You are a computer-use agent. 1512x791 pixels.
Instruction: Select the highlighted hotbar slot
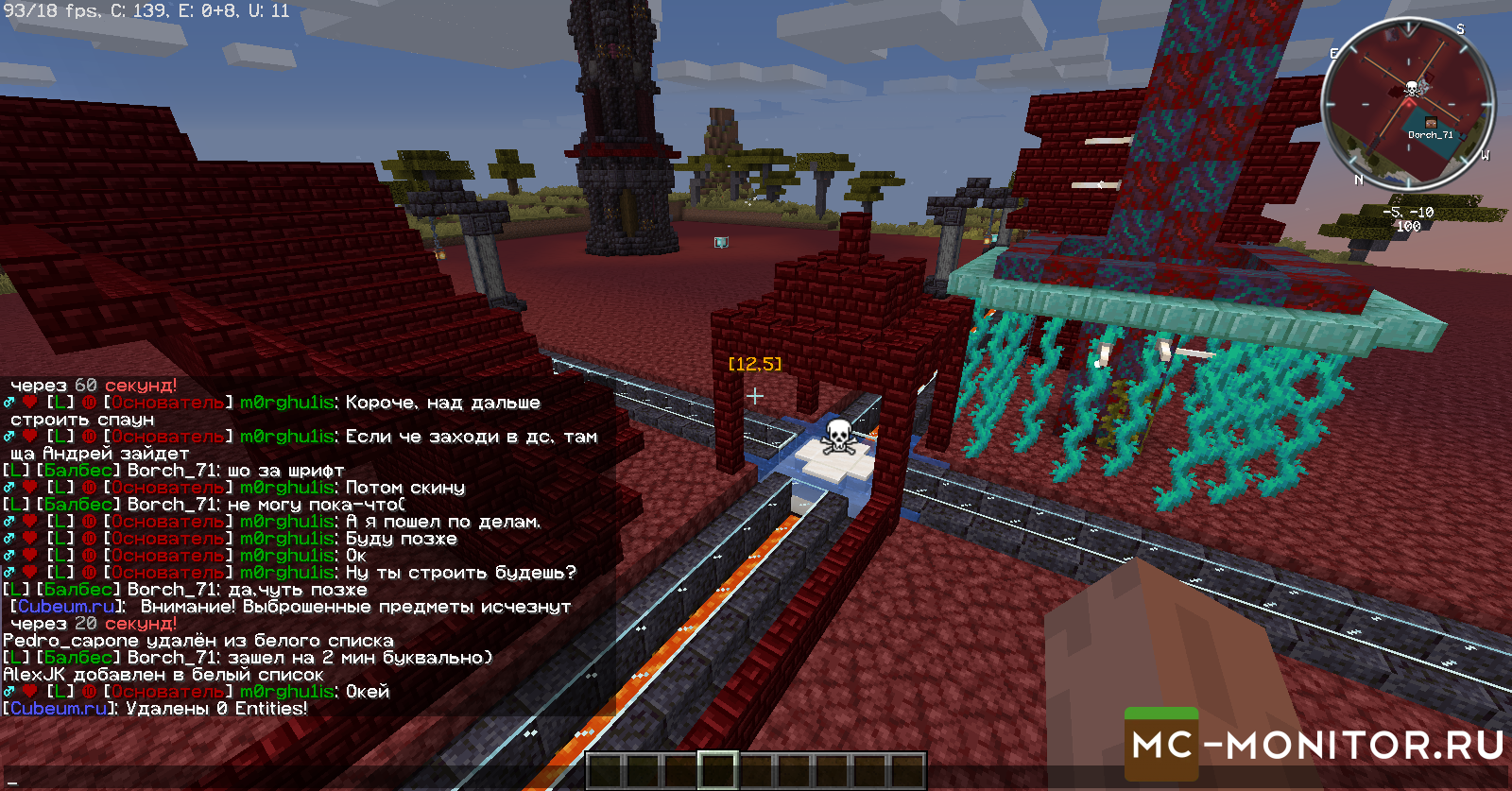tap(717, 770)
